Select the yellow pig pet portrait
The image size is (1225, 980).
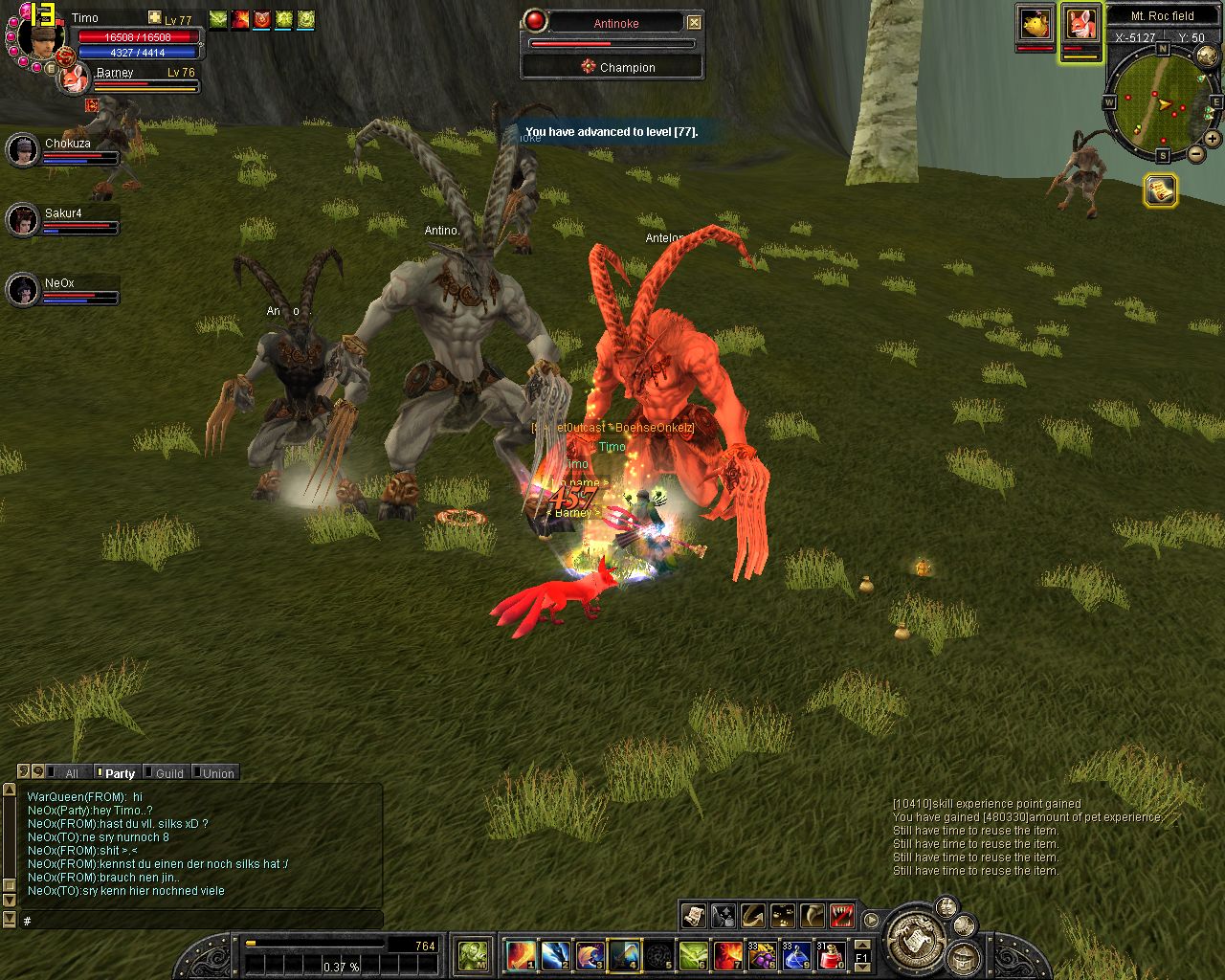coord(1035,24)
